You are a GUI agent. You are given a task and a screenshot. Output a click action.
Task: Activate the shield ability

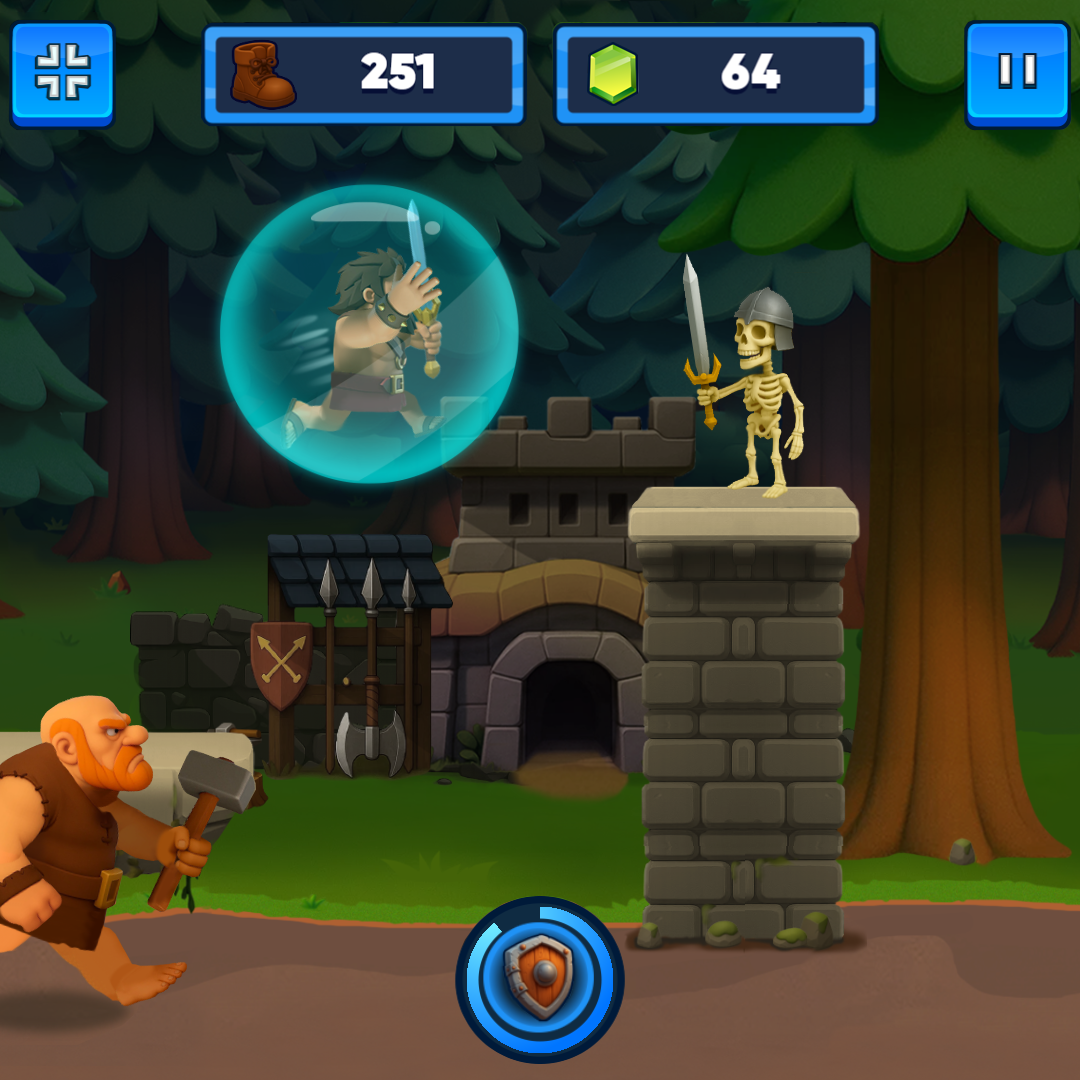pyautogui.click(x=540, y=979)
